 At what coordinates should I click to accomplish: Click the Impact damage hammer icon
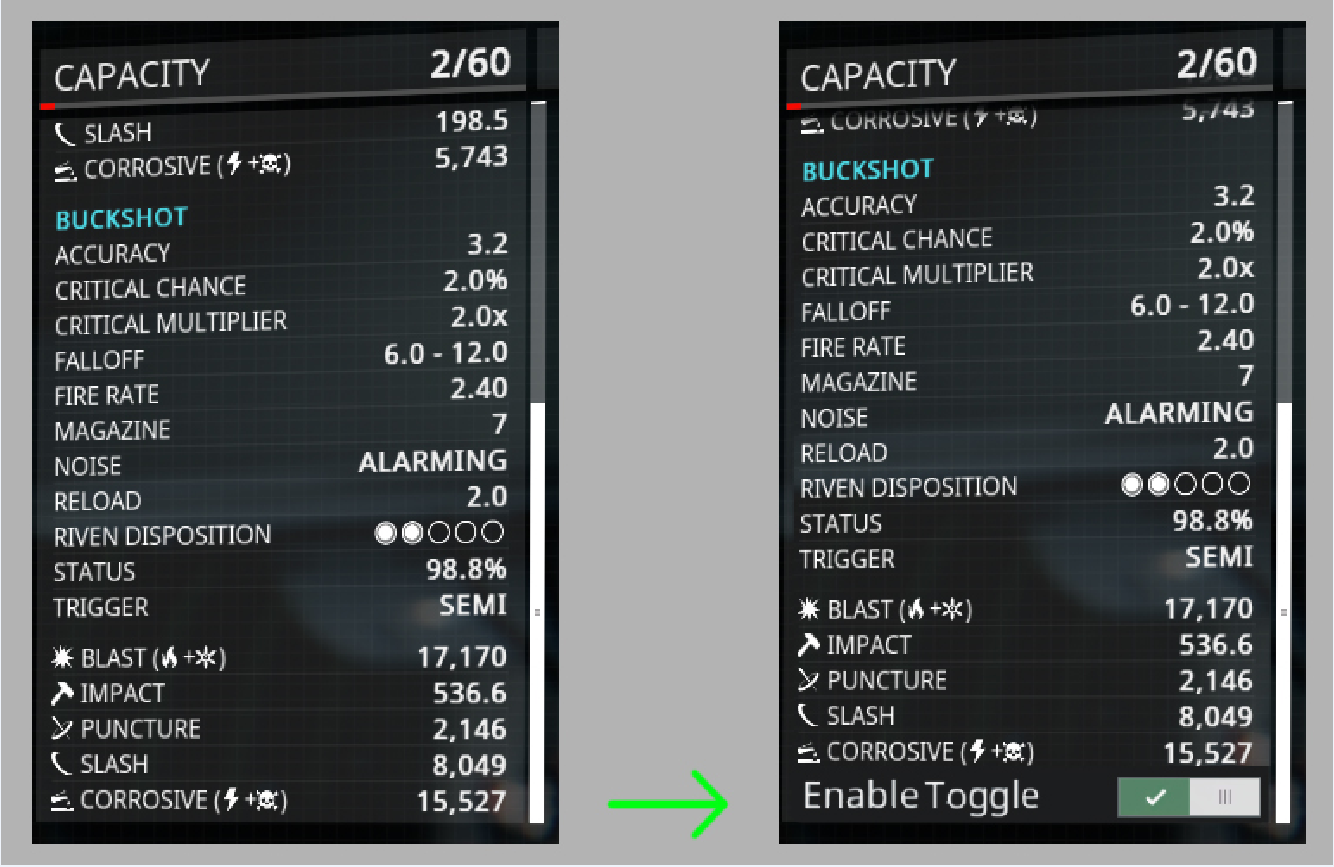pyautogui.click(x=63, y=692)
